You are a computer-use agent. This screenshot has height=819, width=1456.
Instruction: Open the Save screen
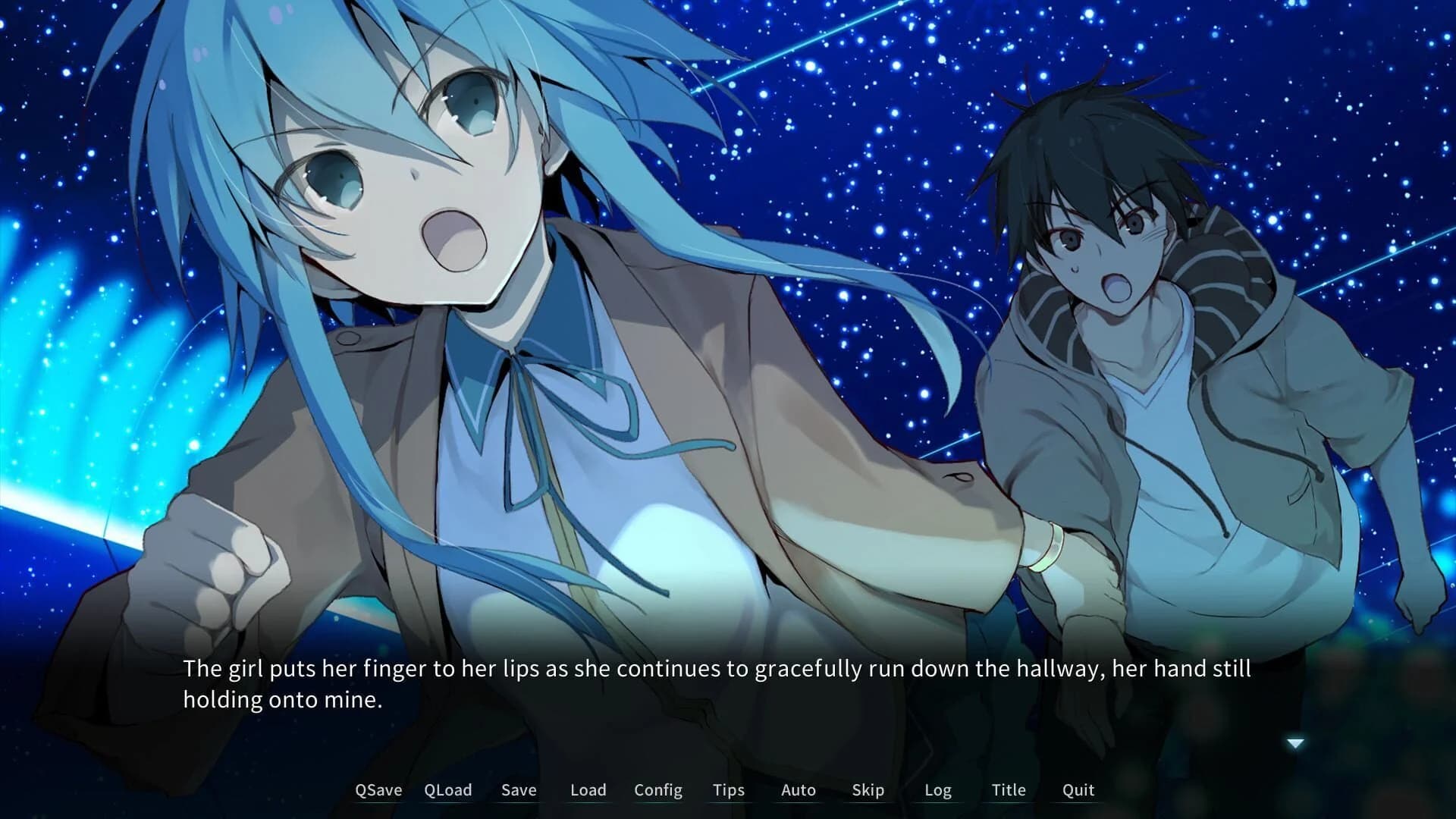pos(518,789)
